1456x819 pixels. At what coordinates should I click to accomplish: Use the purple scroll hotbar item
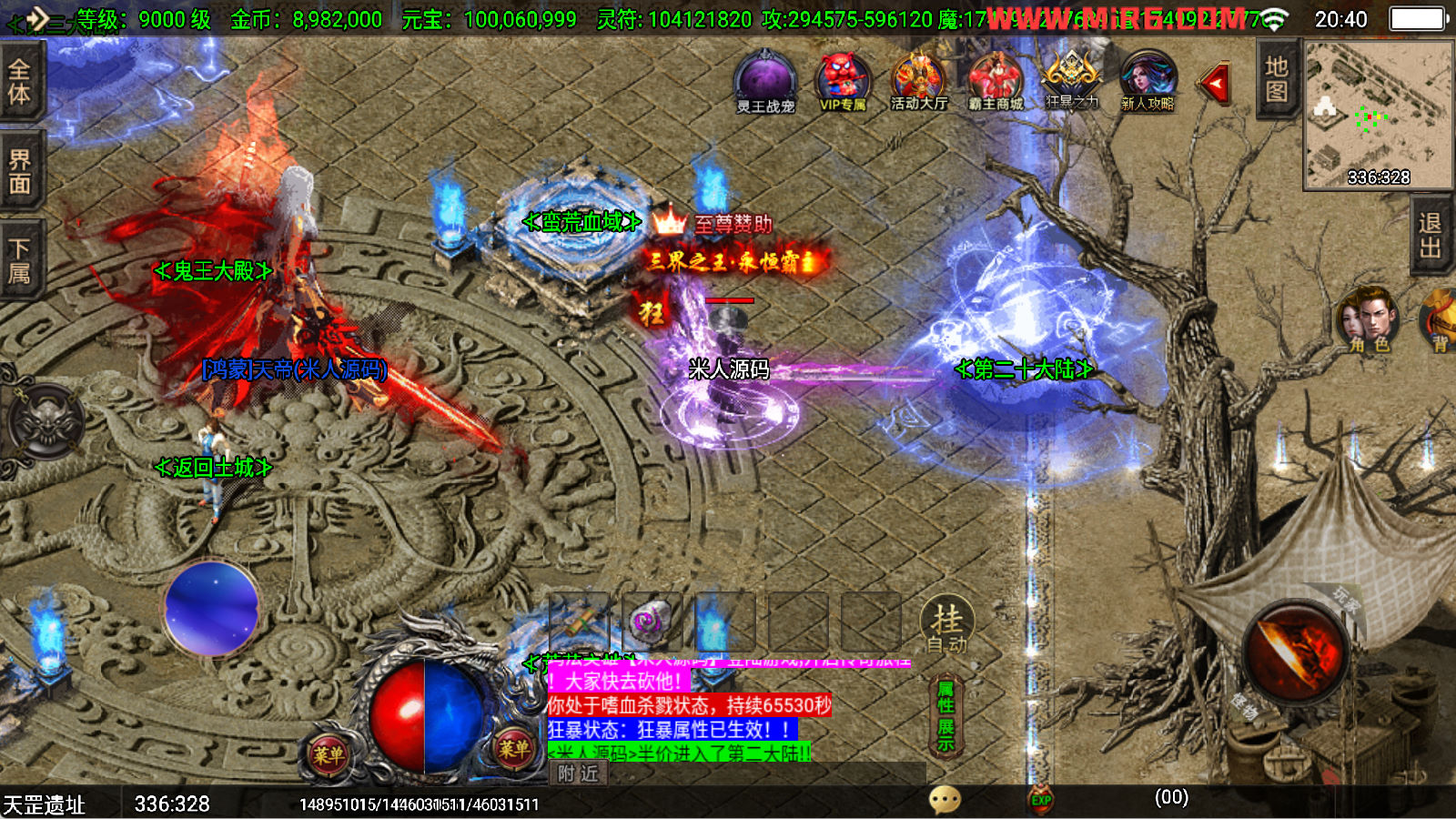click(x=650, y=622)
